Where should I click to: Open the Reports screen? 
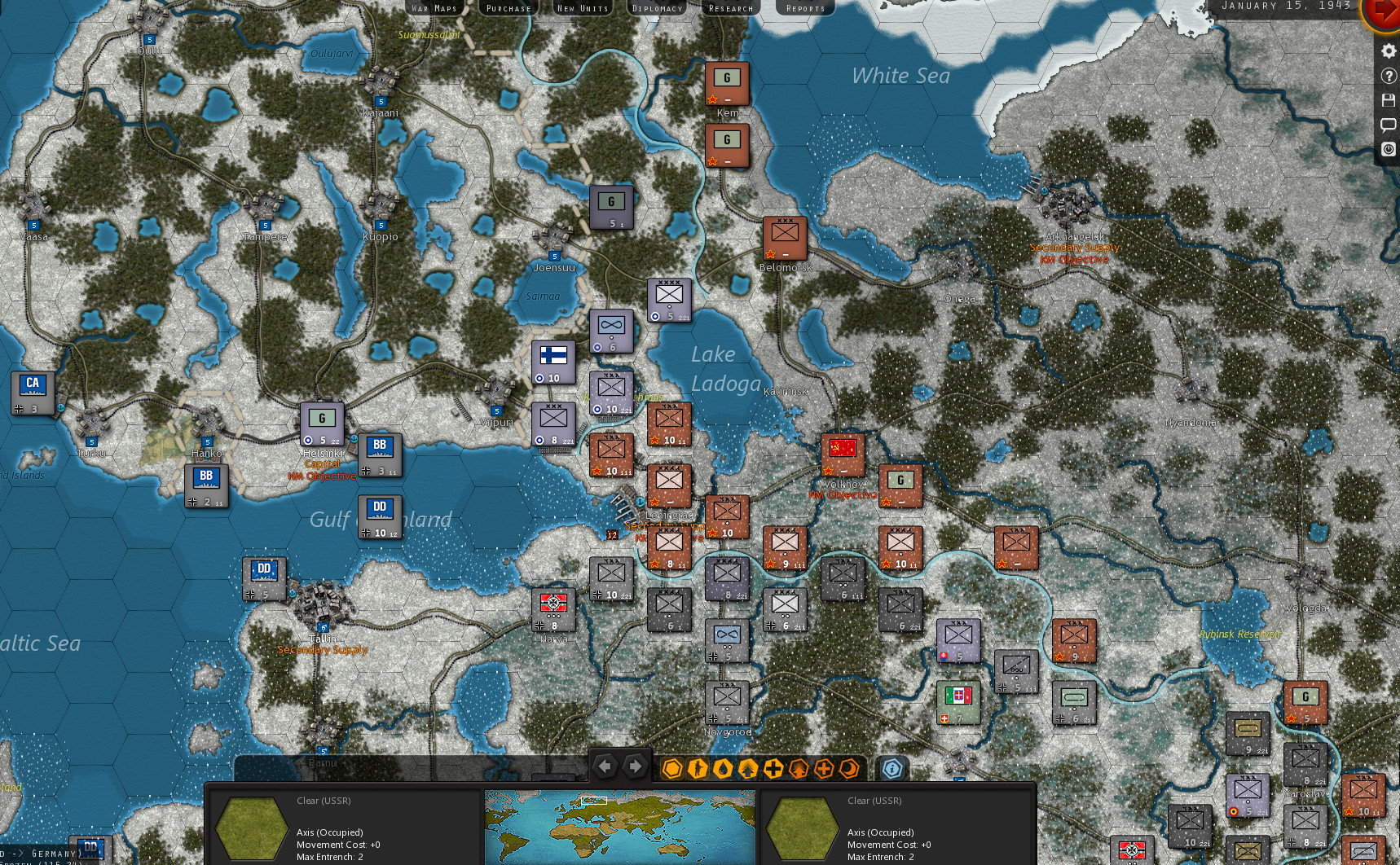pos(804,7)
